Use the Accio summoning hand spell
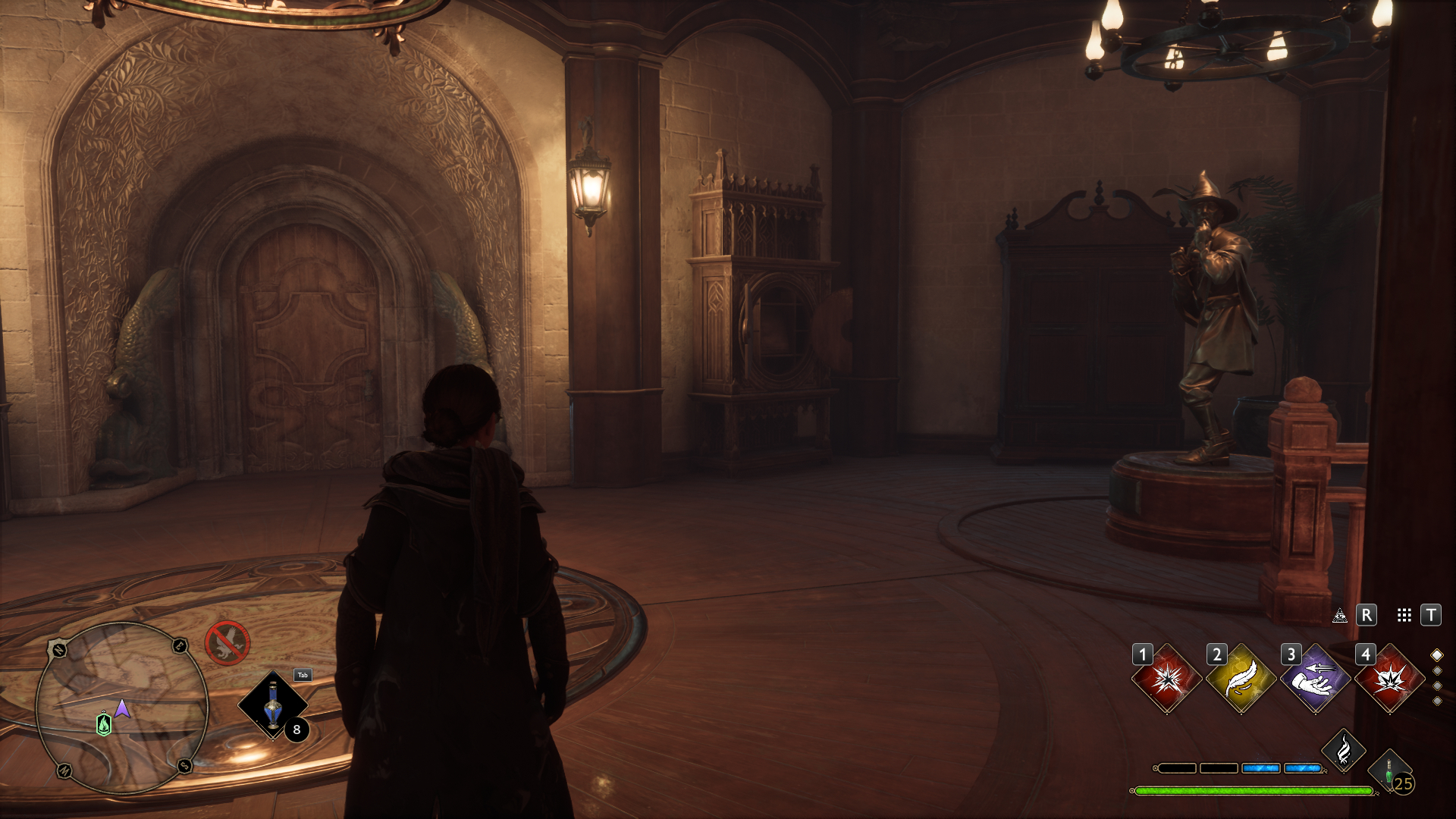Viewport: 1456px width, 819px height. point(1315,679)
